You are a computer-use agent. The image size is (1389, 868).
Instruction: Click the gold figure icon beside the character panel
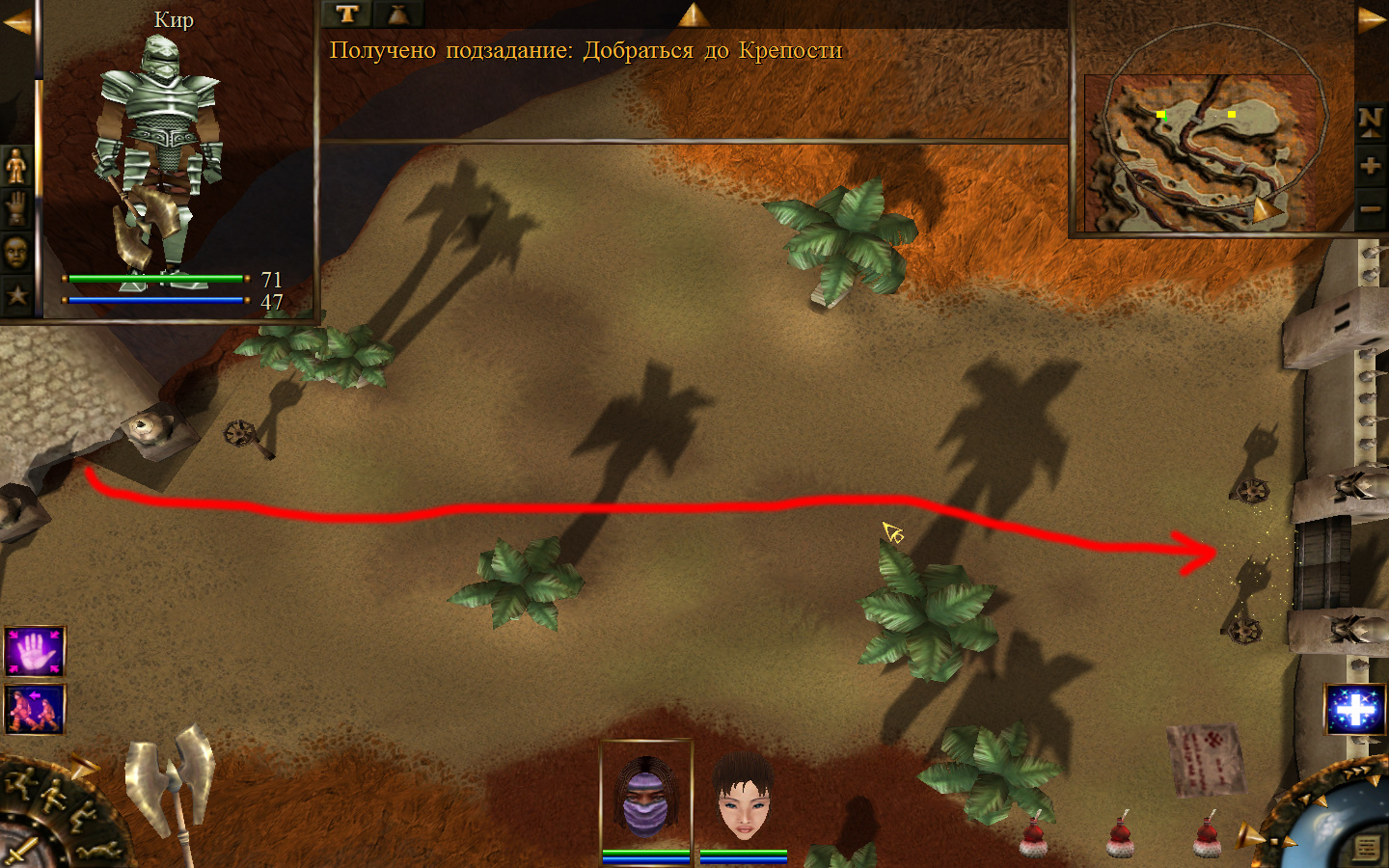tap(16, 166)
